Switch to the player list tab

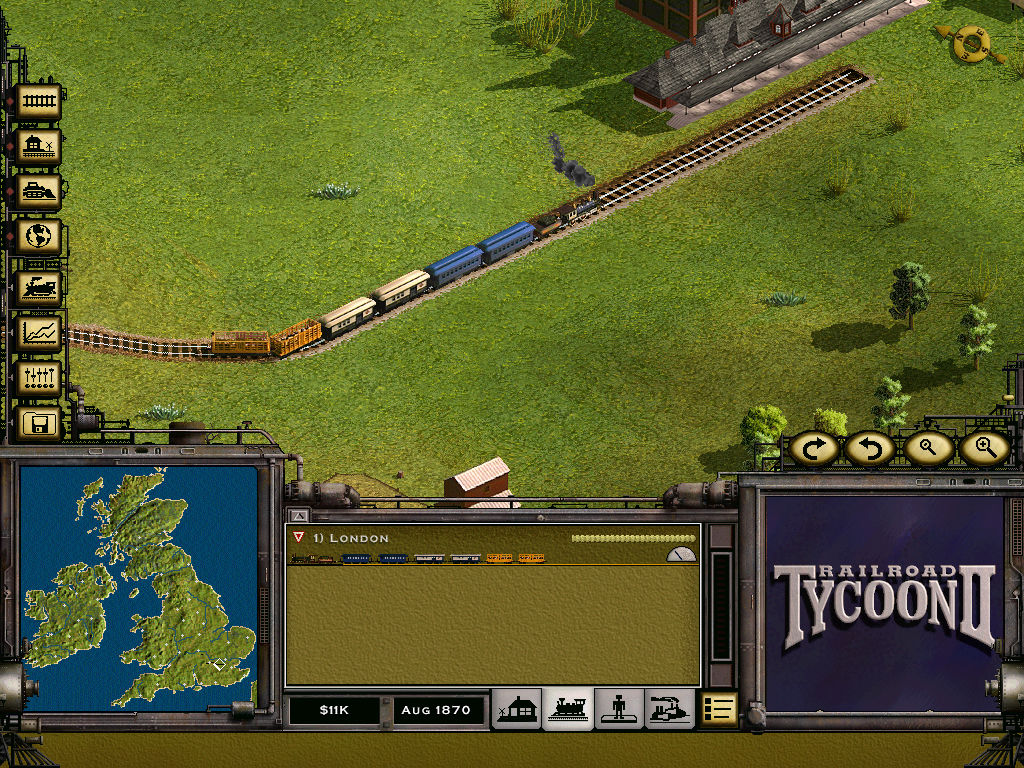tap(619, 709)
